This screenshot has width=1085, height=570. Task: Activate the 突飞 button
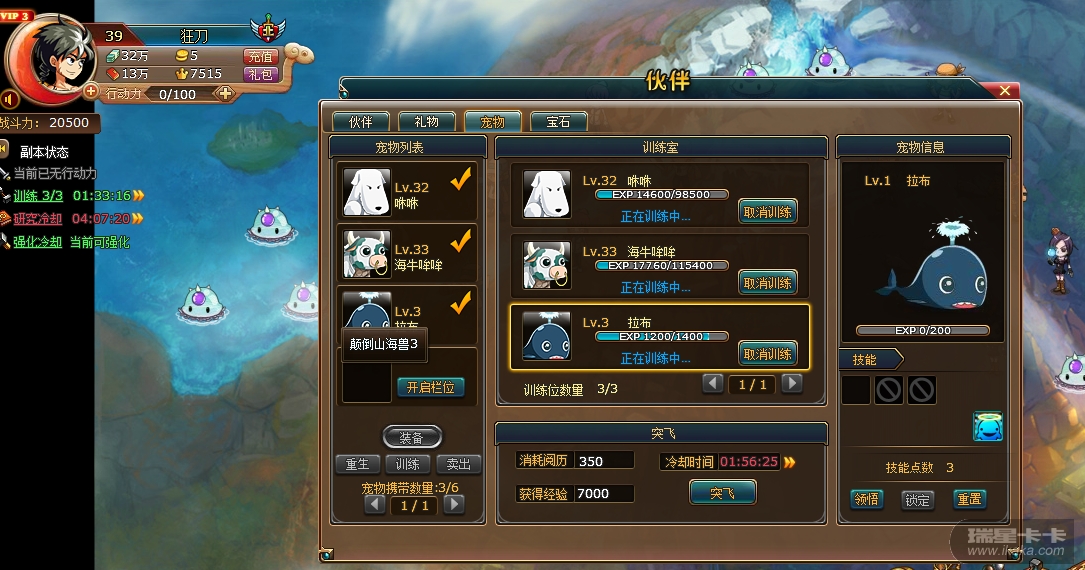click(x=722, y=493)
